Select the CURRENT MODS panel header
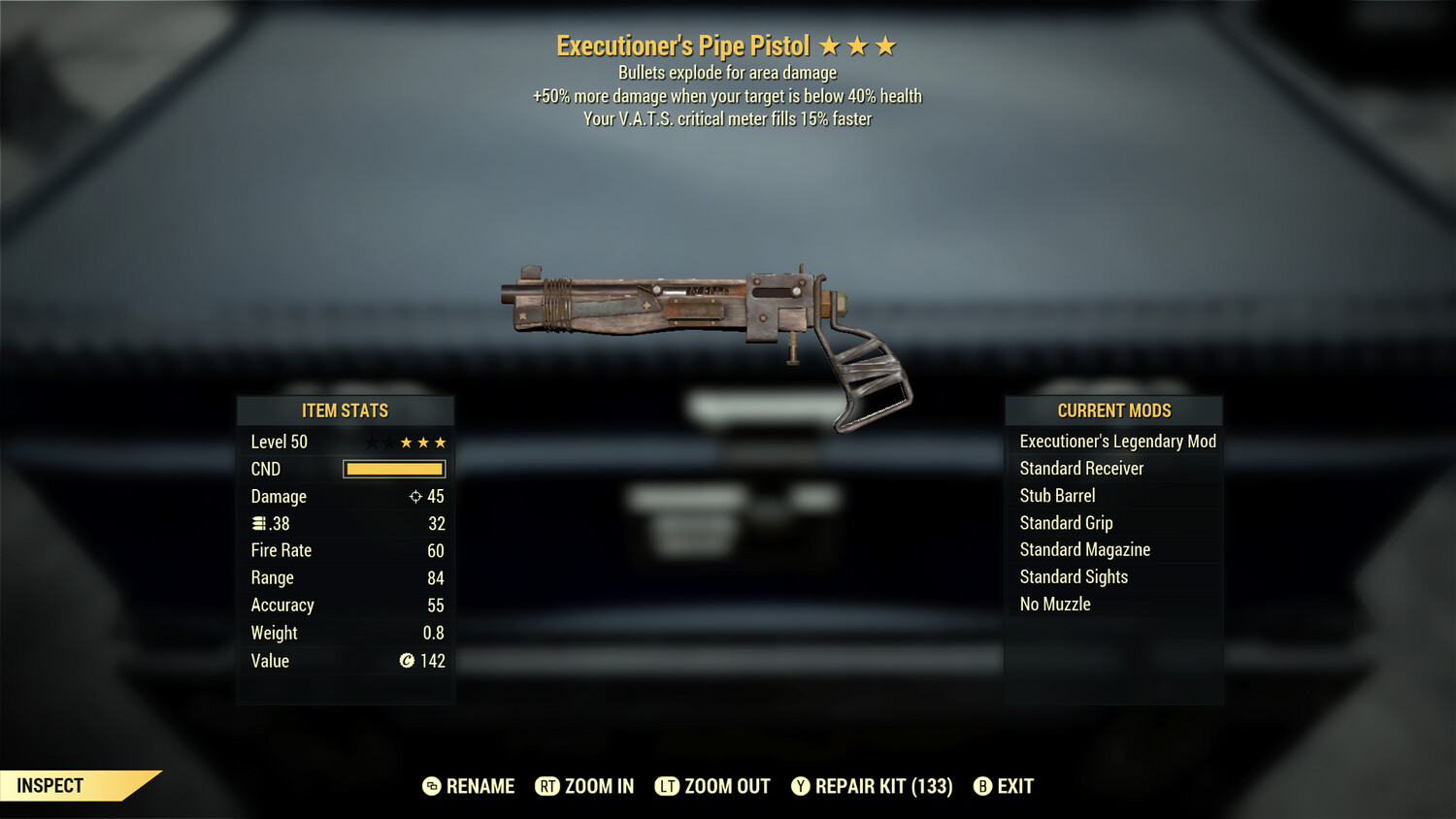Viewport: 1456px width, 819px height. click(x=1113, y=409)
